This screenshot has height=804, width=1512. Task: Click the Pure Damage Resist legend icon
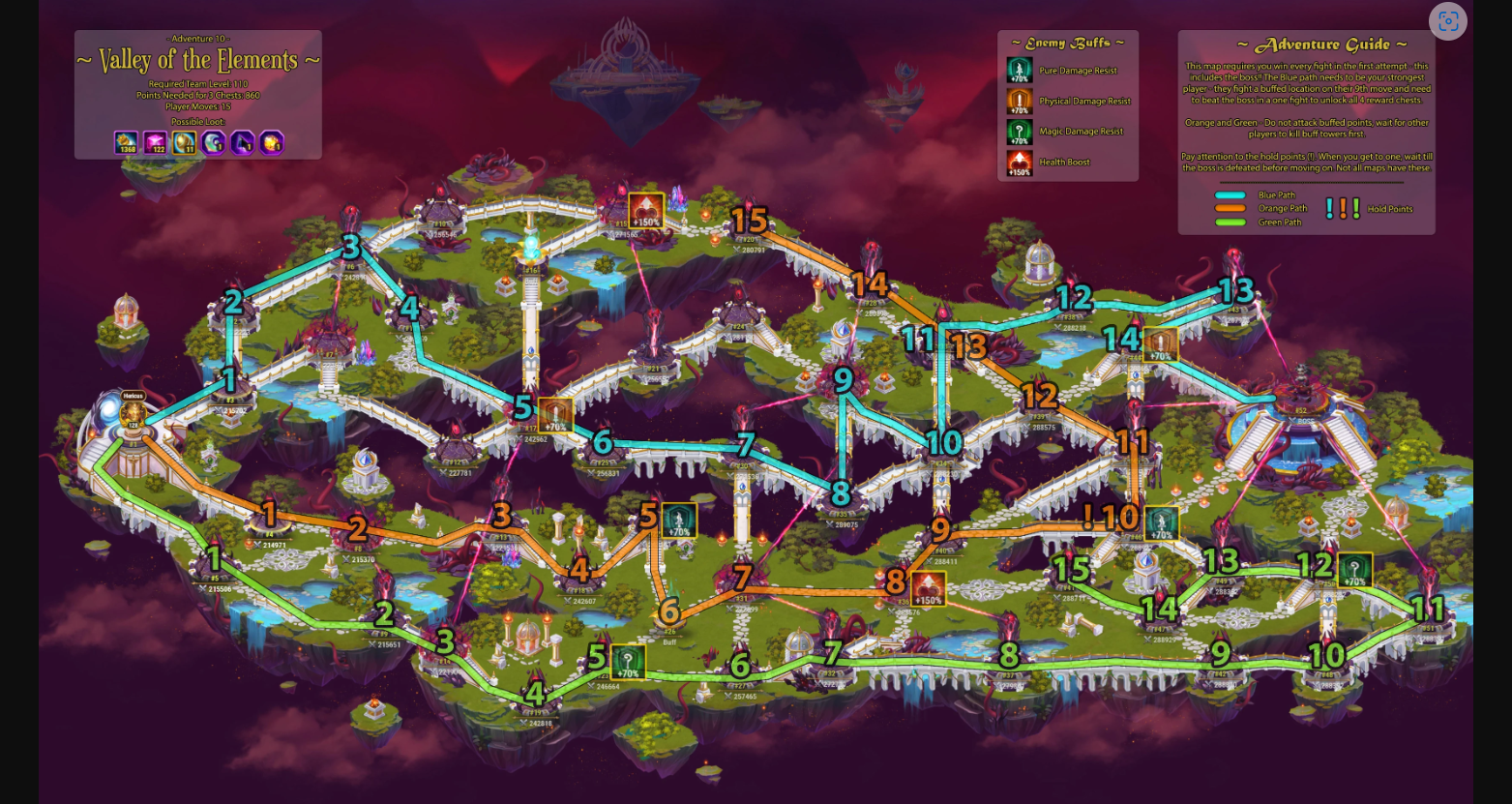[x=1020, y=71]
